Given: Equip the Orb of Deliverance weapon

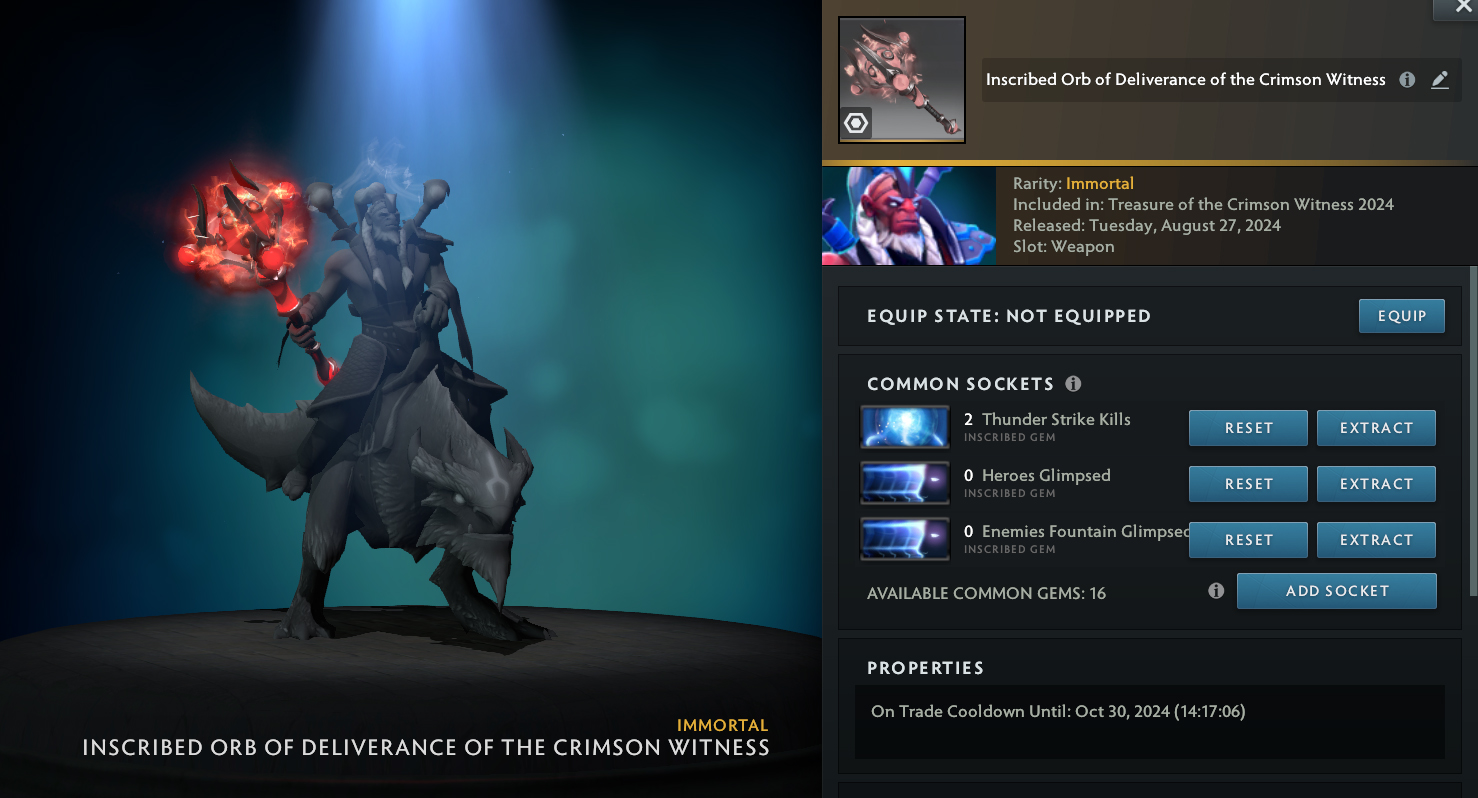Looking at the screenshot, I should tap(1402, 316).
